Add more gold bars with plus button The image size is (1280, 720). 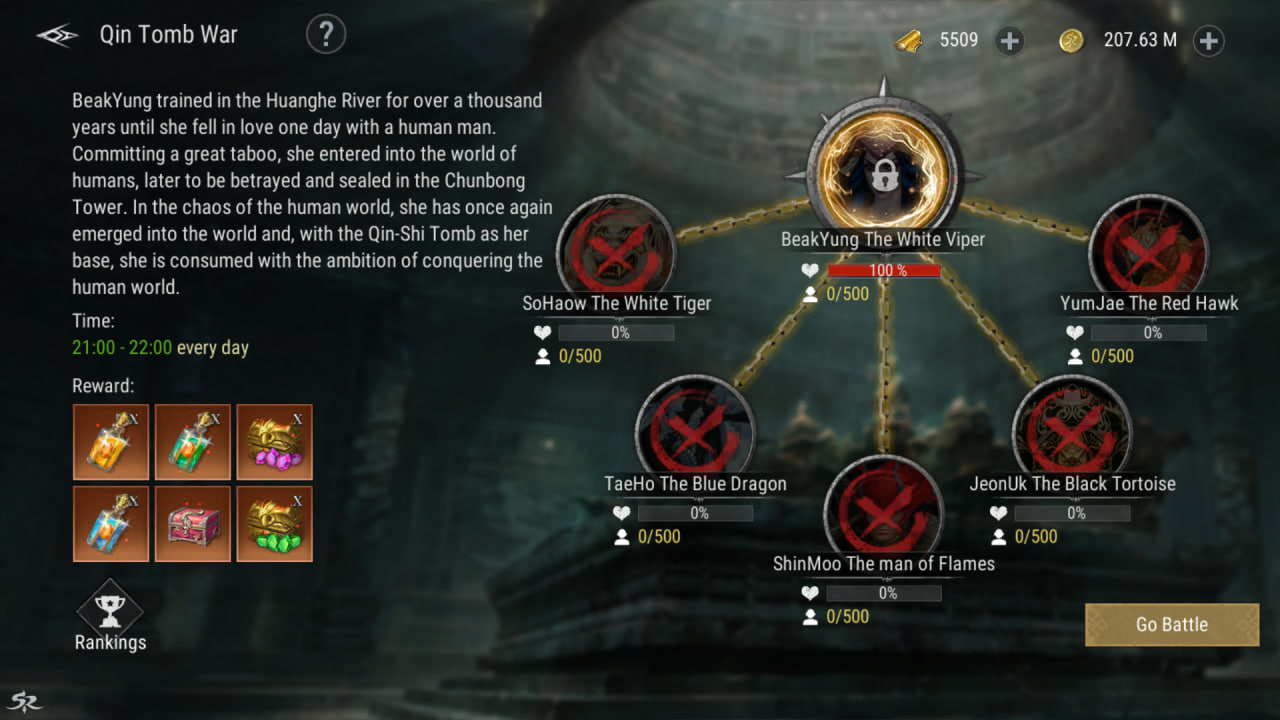[x=1010, y=41]
